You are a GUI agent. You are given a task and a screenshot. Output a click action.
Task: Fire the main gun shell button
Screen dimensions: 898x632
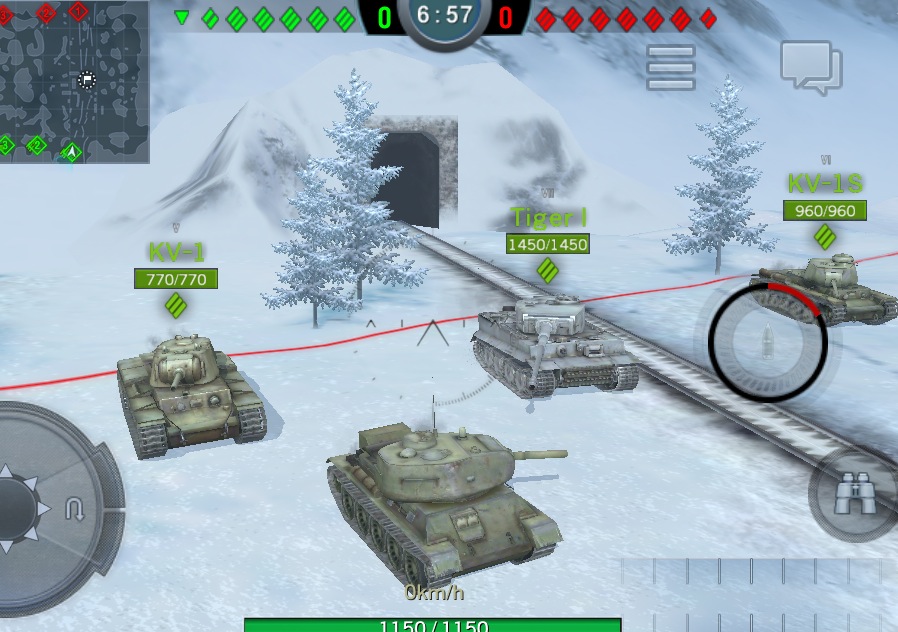(x=767, y=342)
